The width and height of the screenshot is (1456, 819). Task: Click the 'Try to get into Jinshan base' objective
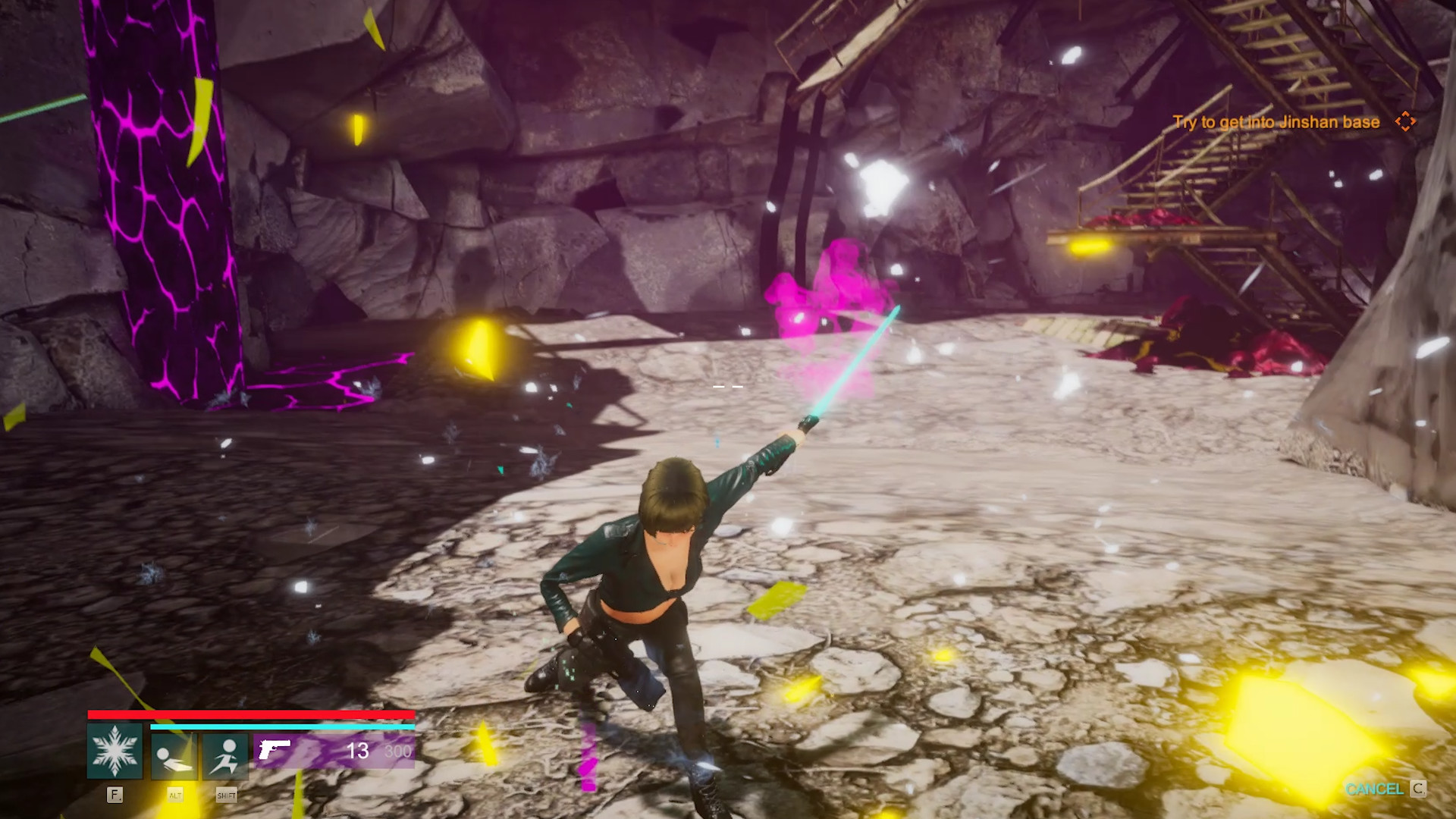point(1276,121)
